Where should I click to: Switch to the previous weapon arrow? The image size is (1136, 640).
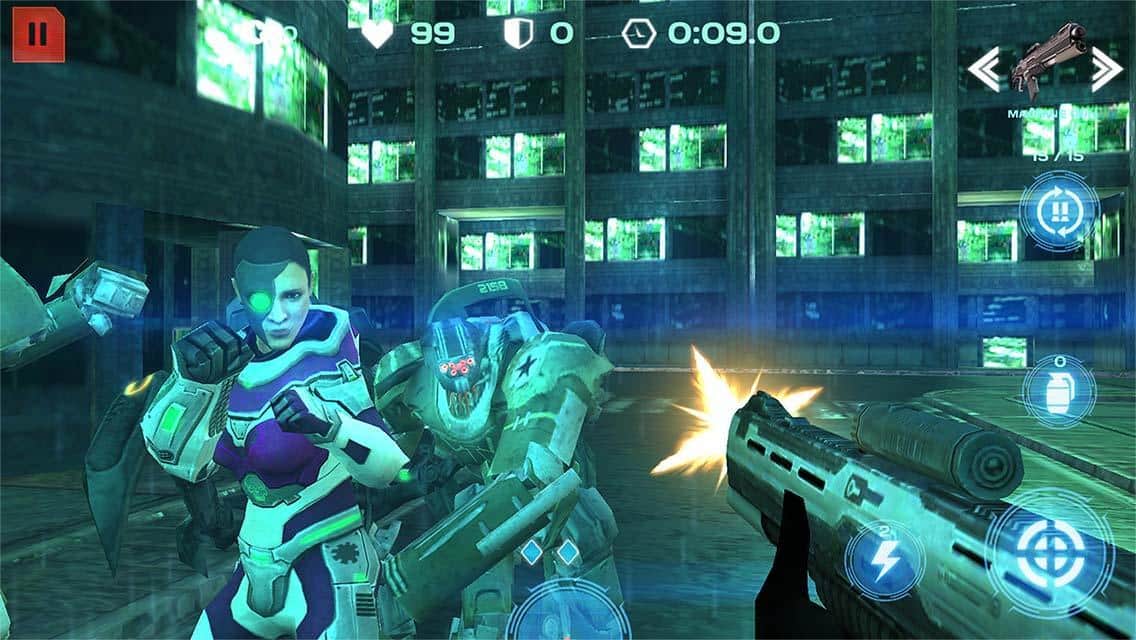click(x=983, y=69)
